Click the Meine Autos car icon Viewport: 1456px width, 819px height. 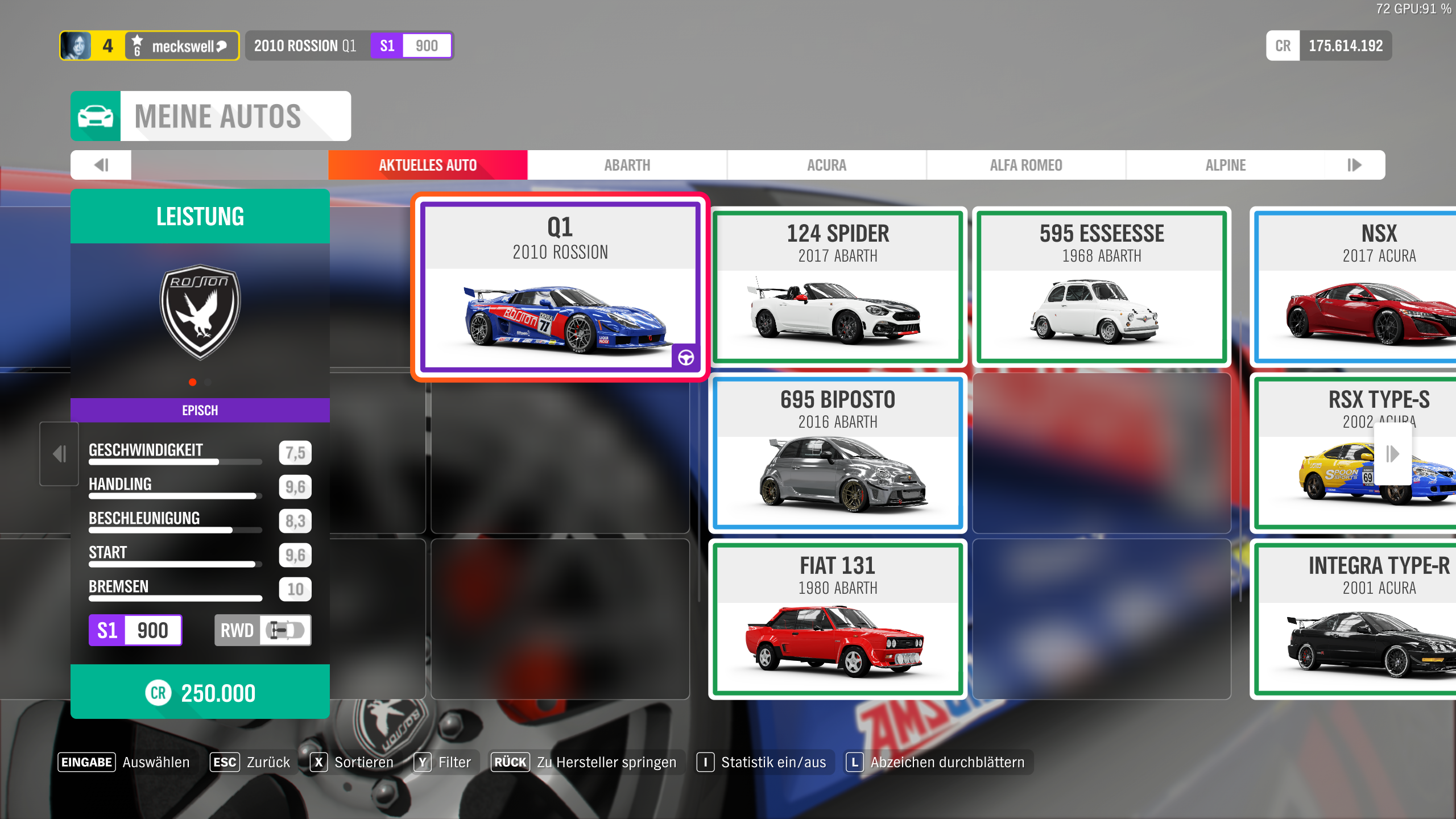96,115
